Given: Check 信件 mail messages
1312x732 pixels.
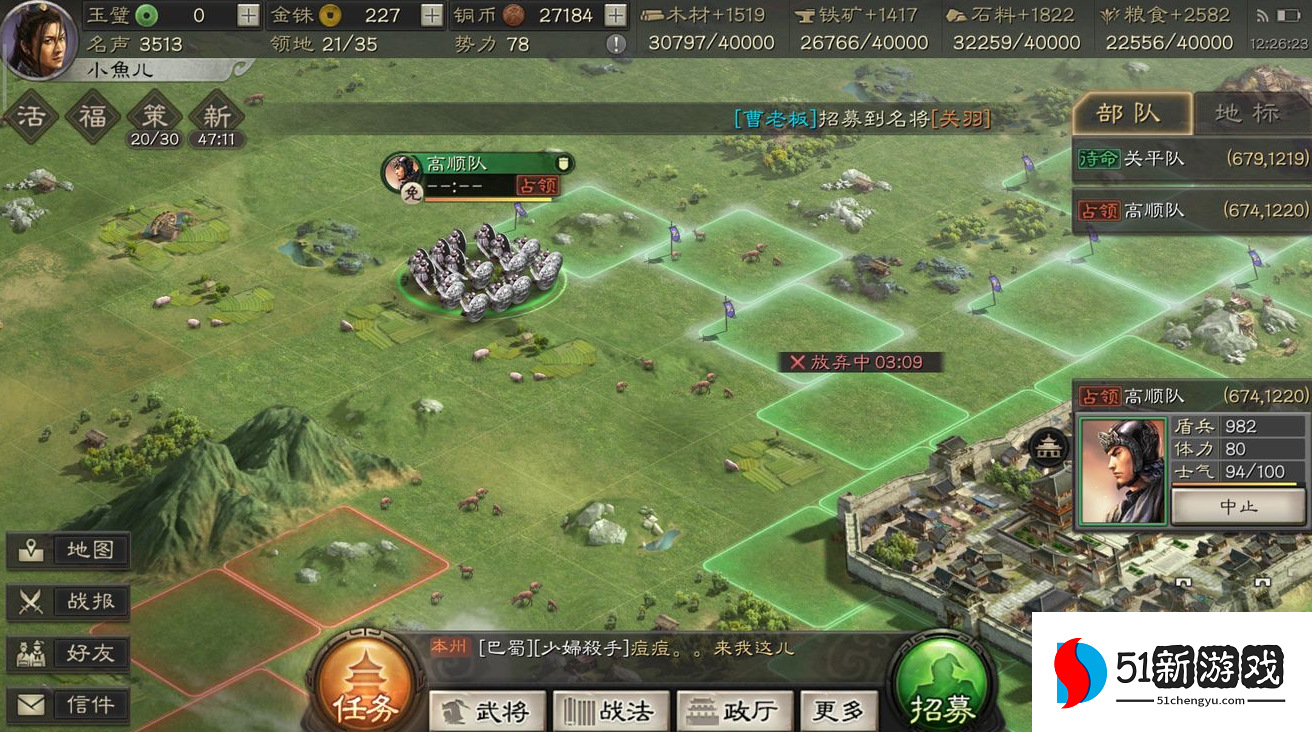Looking at the screenshot, I should (x=68, y=704).
